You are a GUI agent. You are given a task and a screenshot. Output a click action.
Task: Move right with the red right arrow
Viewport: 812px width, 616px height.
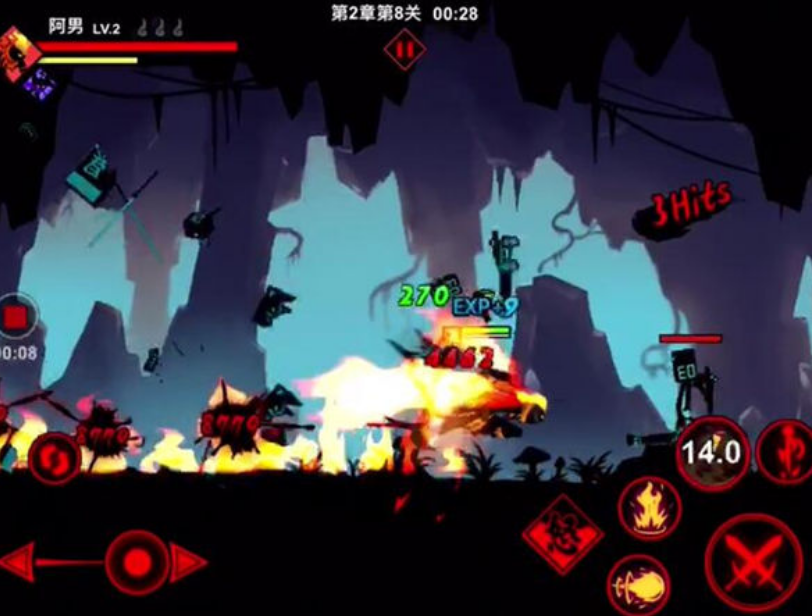tap(187, 562)
